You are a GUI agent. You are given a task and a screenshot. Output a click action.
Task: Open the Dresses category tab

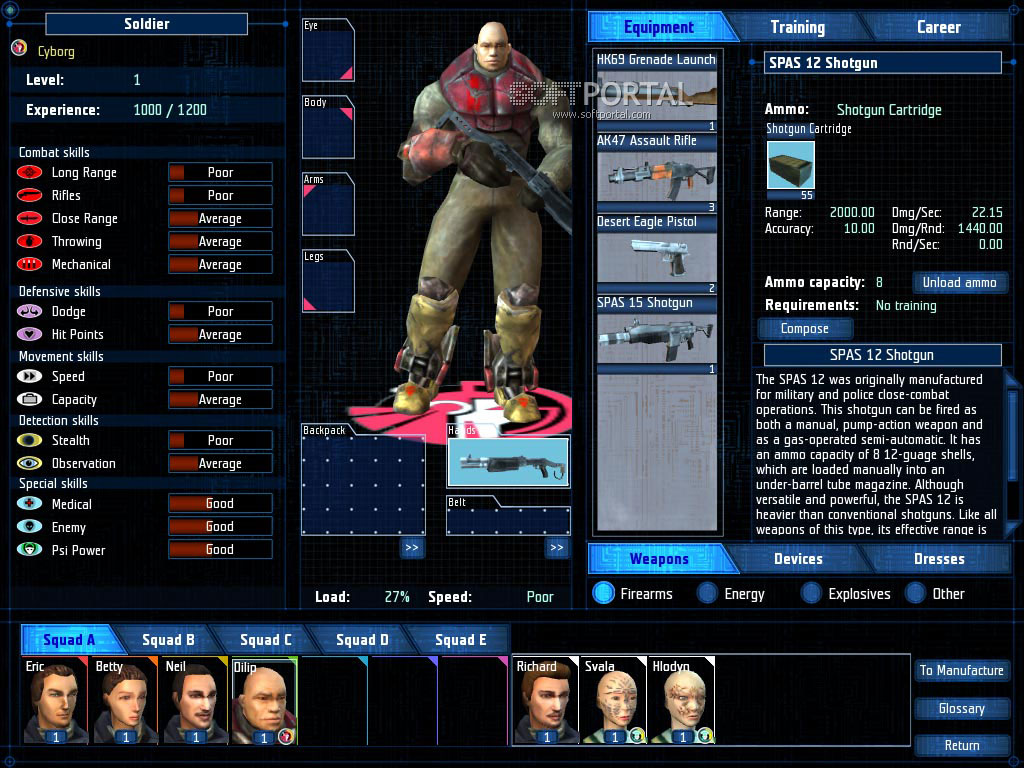[939, 559]
